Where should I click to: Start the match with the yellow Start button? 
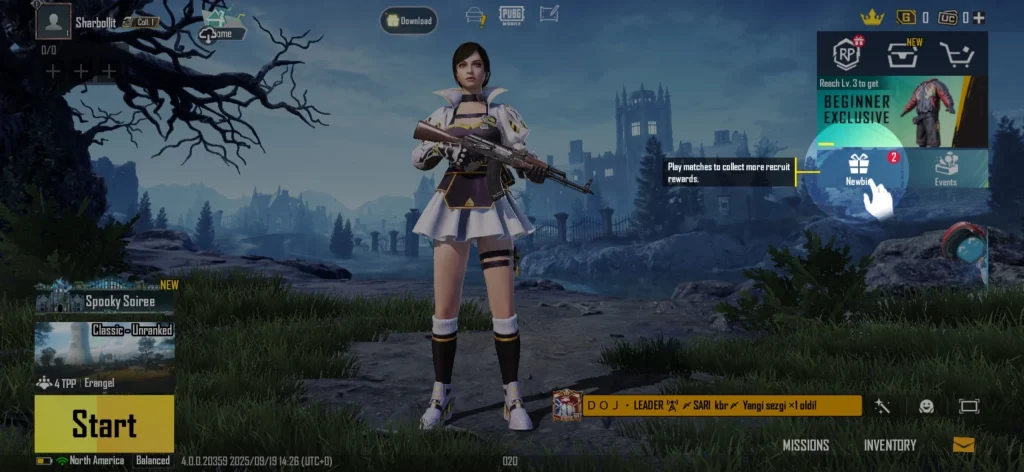tap(104, 424)
